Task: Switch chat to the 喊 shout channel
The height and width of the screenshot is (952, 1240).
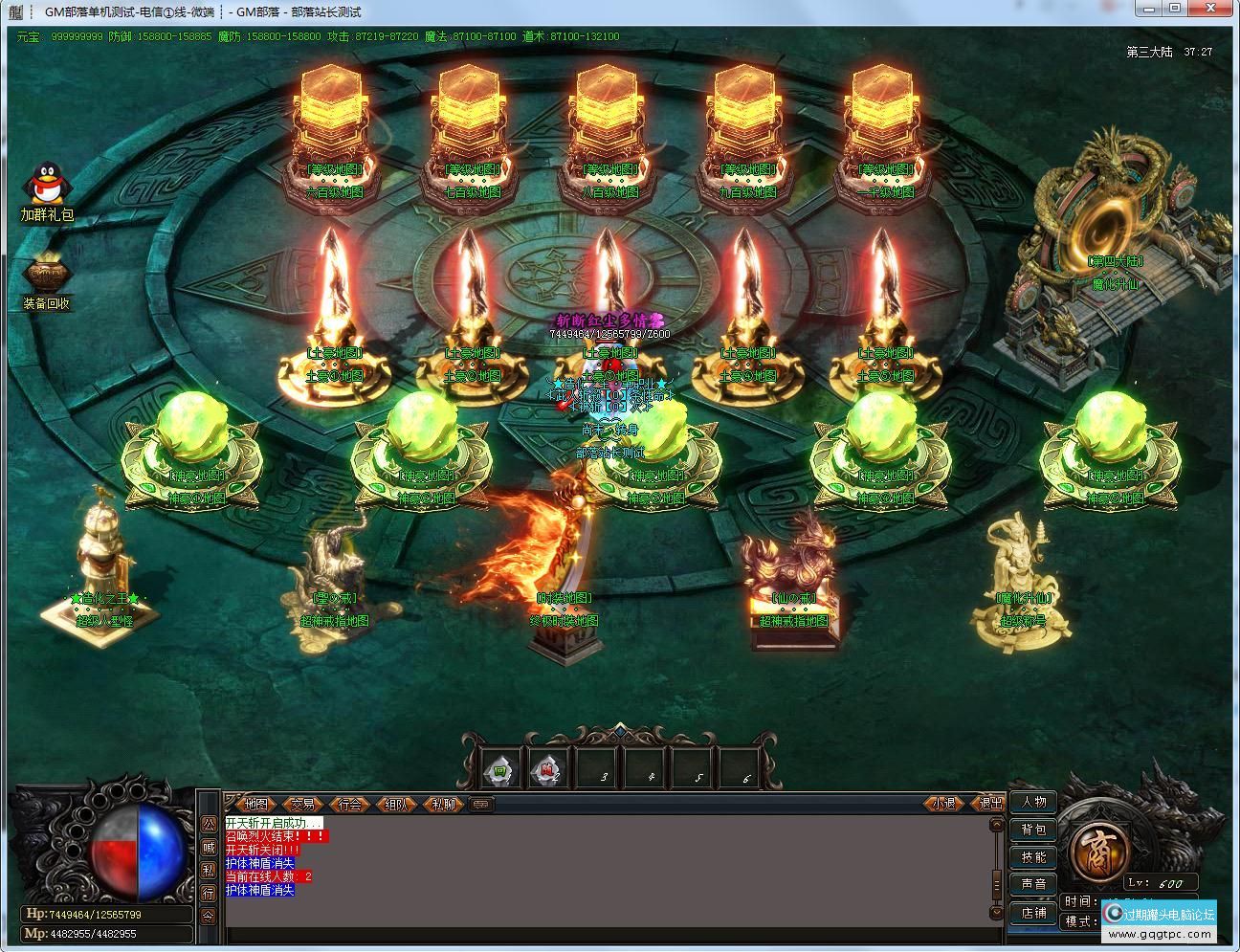Action: coord(209,847)
